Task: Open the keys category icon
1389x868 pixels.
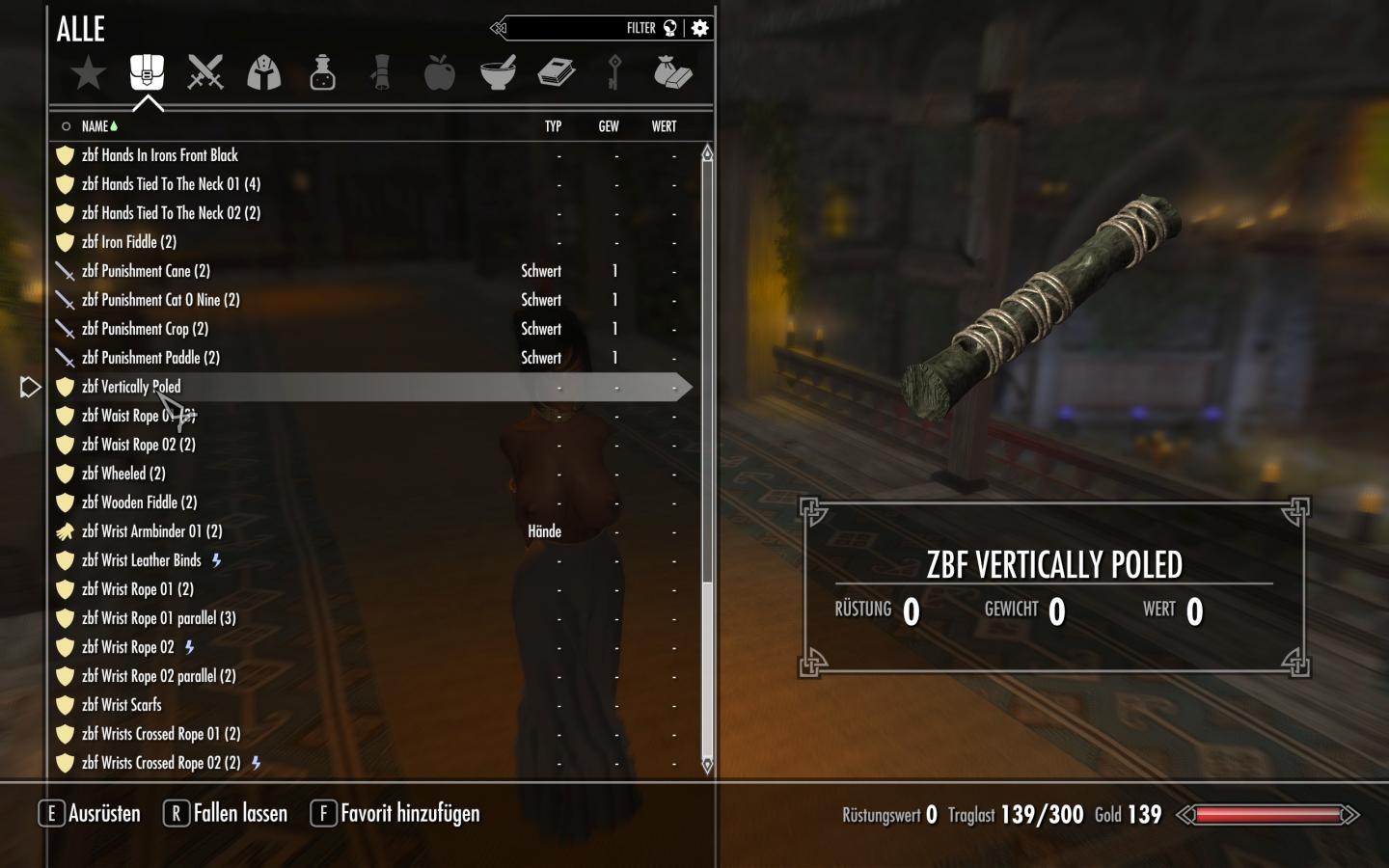Action: click(x=615, y=71)
